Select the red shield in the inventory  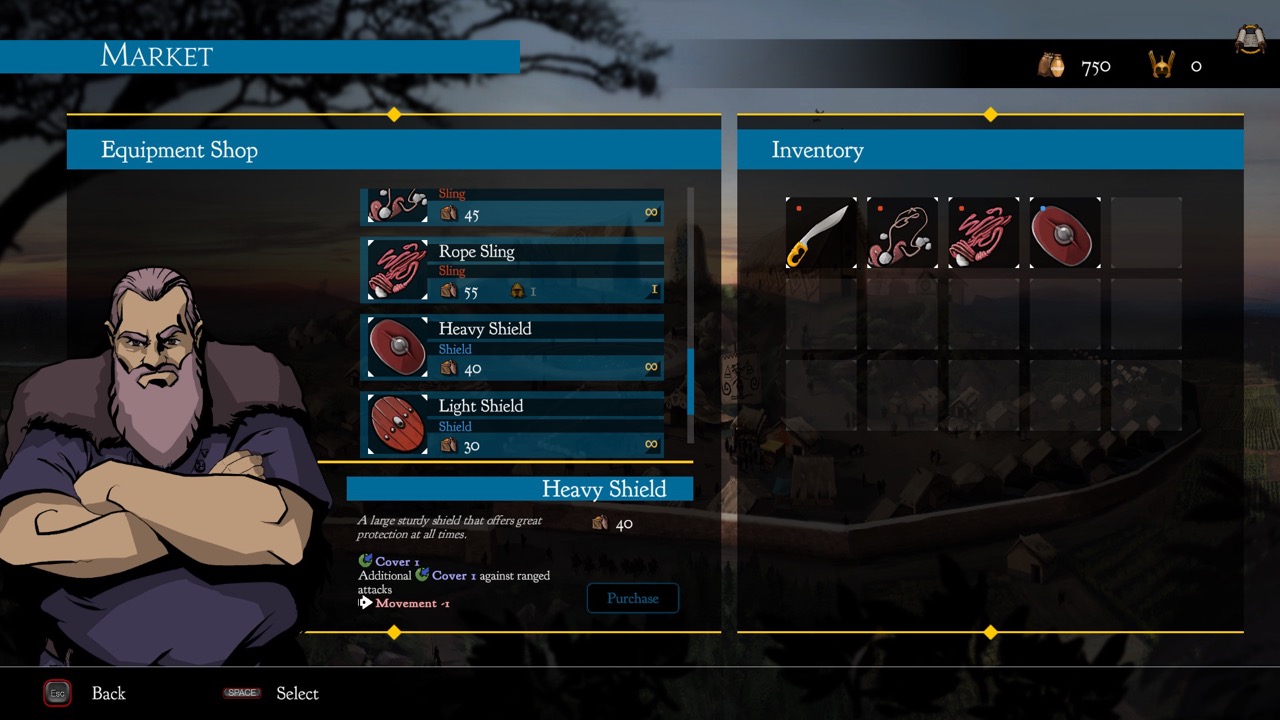[x=1065, y=233]
